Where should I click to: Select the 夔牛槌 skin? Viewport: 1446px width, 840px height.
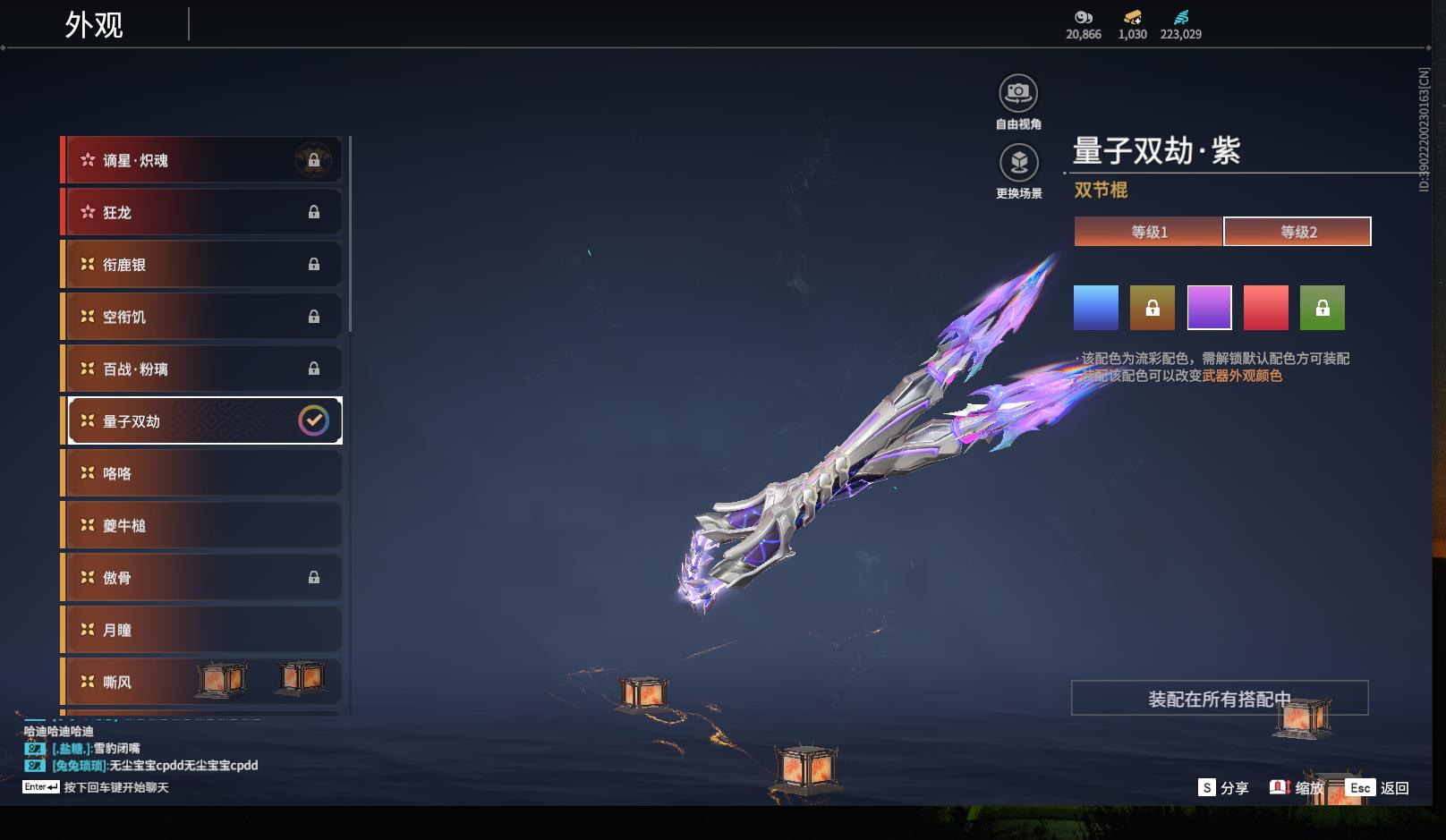tap(202, 525)
